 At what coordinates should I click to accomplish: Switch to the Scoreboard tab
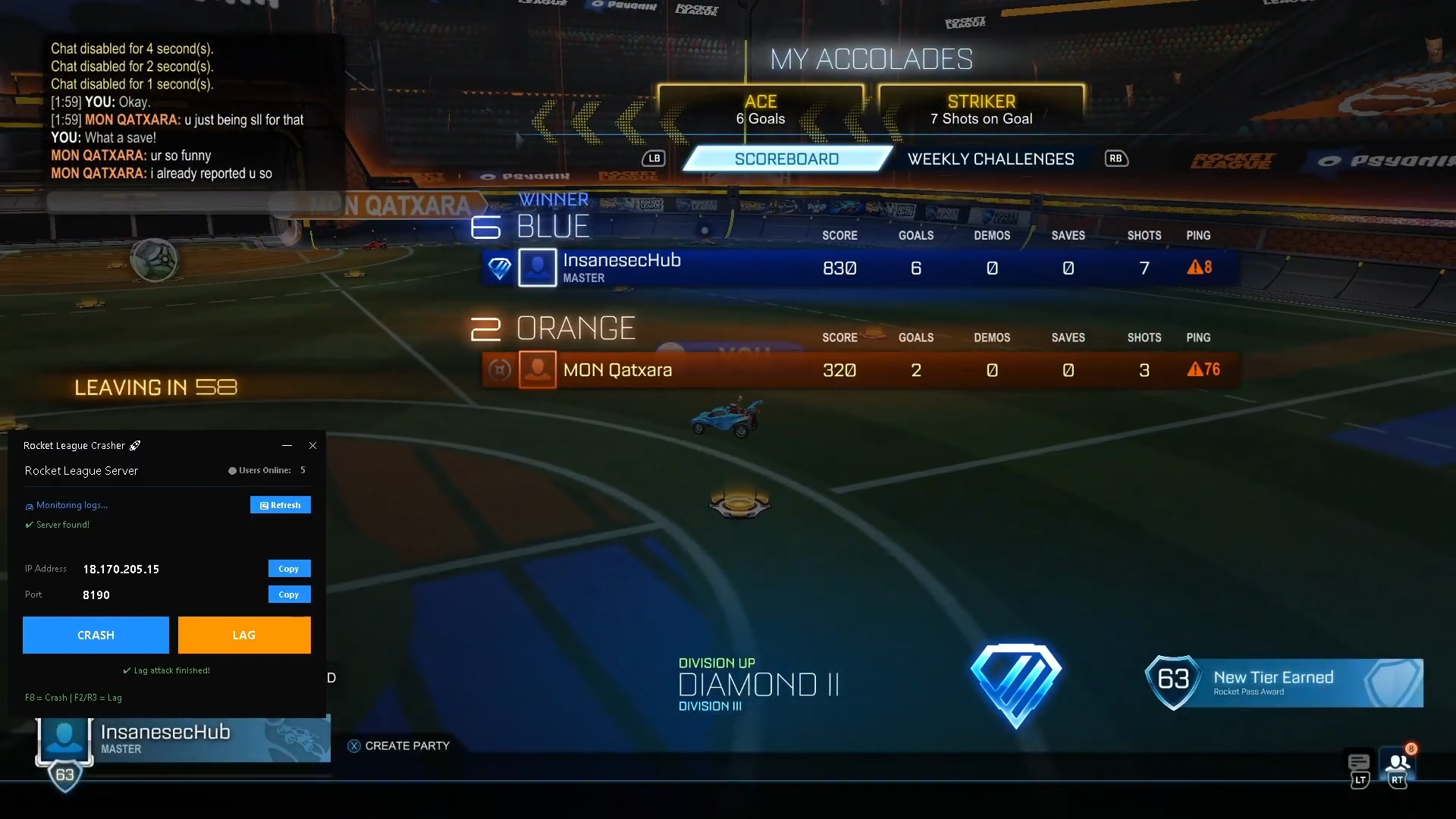pos(786,159)
